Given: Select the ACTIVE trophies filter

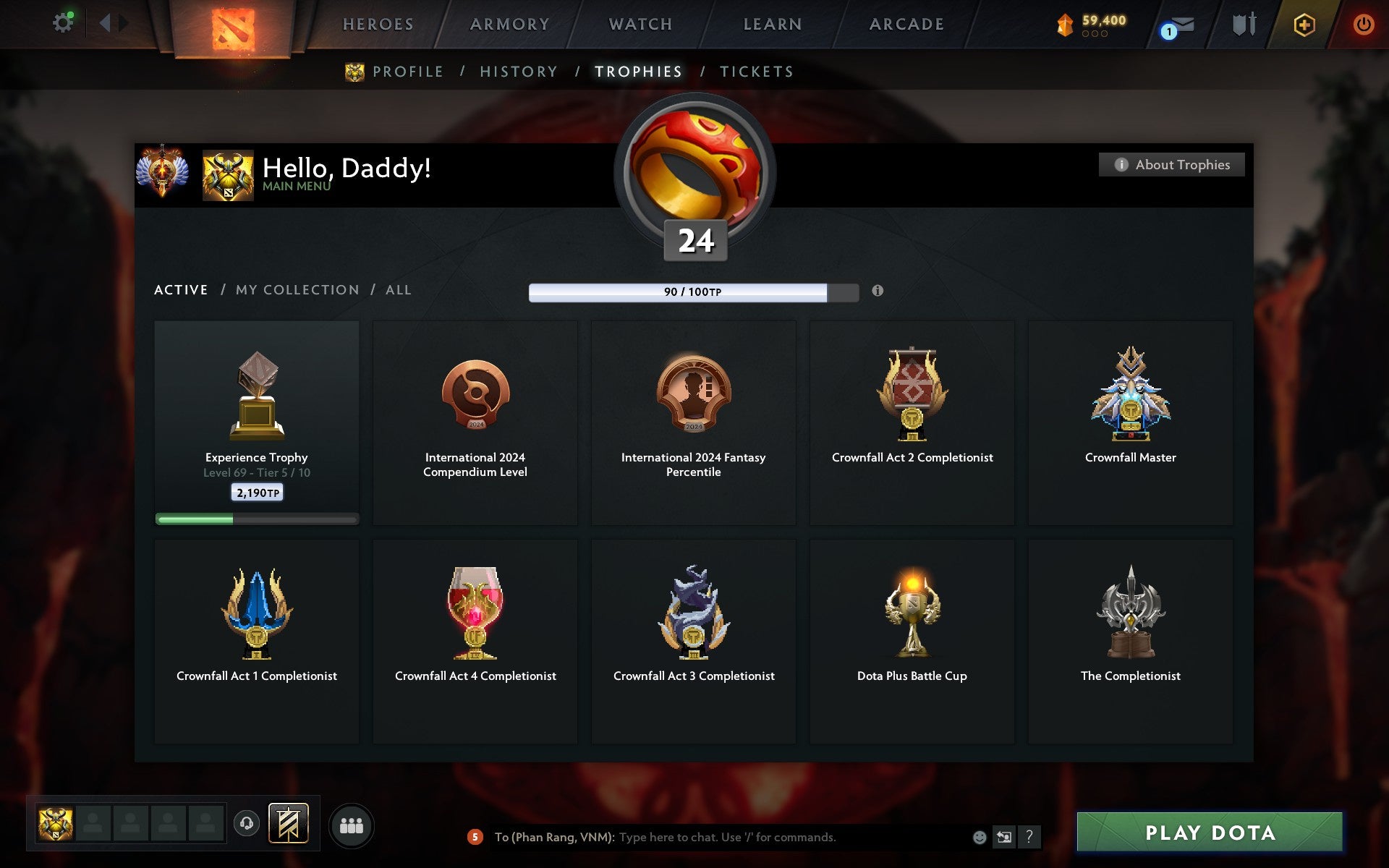Looking at the screenshot, I should click(180, 289).
